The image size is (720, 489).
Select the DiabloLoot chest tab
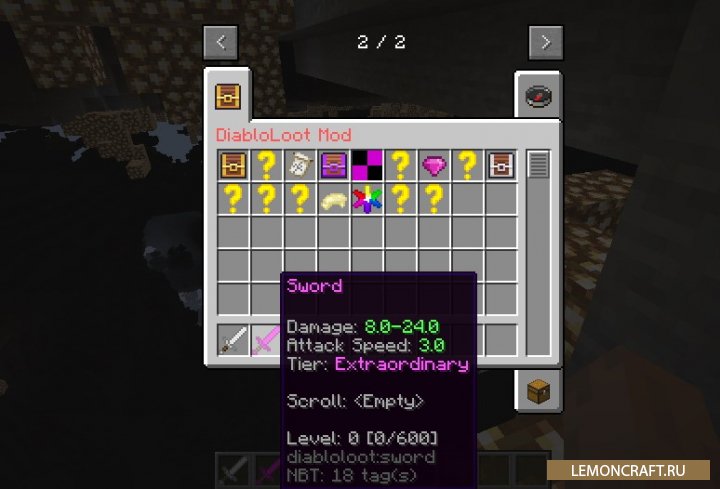point(228,97)
